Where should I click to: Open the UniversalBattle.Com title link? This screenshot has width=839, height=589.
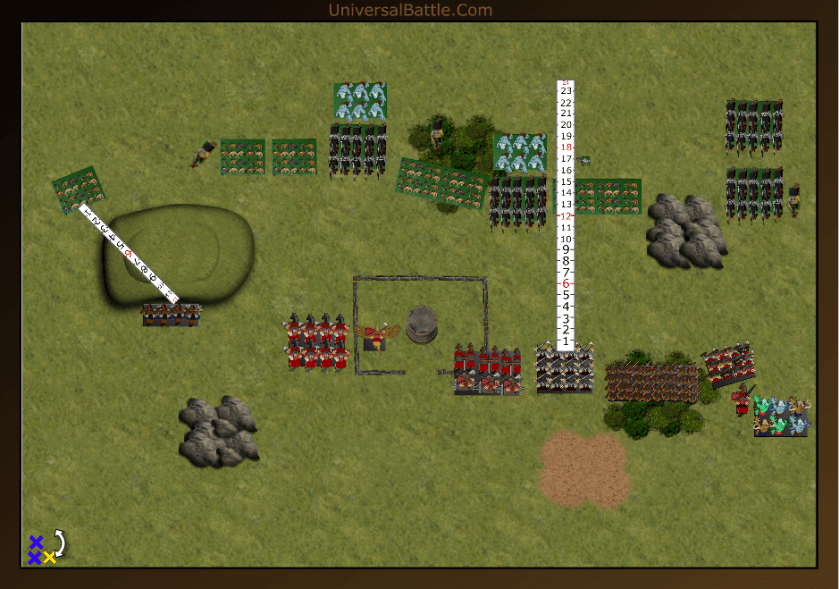point(410,10)
